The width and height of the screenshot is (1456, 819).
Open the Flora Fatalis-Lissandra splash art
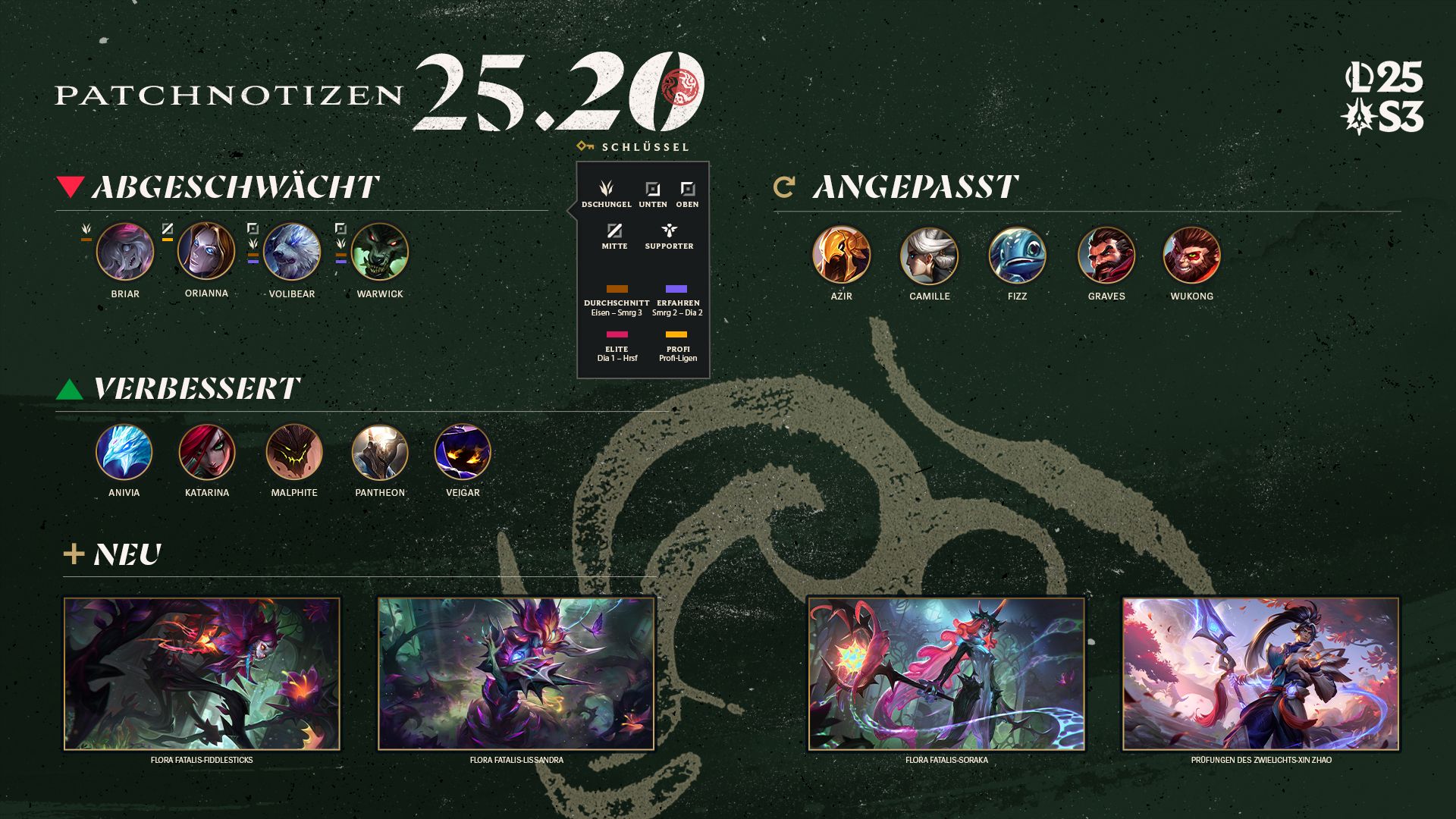(516, 673)
